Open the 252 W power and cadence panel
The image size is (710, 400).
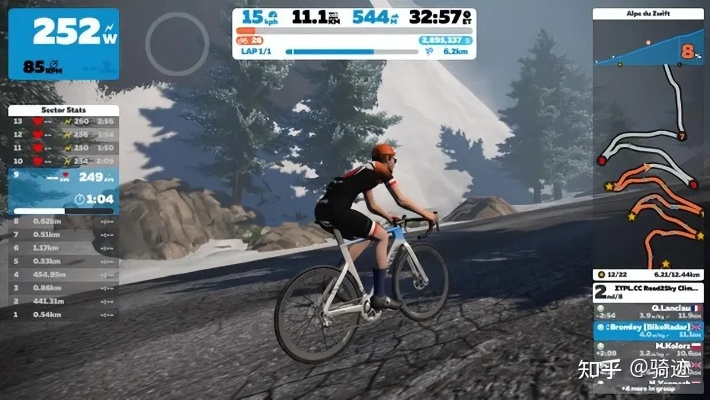[x=62, y=44]
